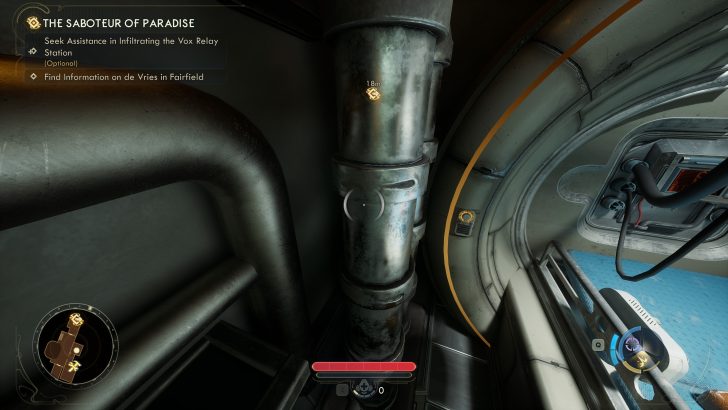Click the 18m quest waypoint marker
The height and width of the screenshot is (410, 728).
tap(374, 94)
